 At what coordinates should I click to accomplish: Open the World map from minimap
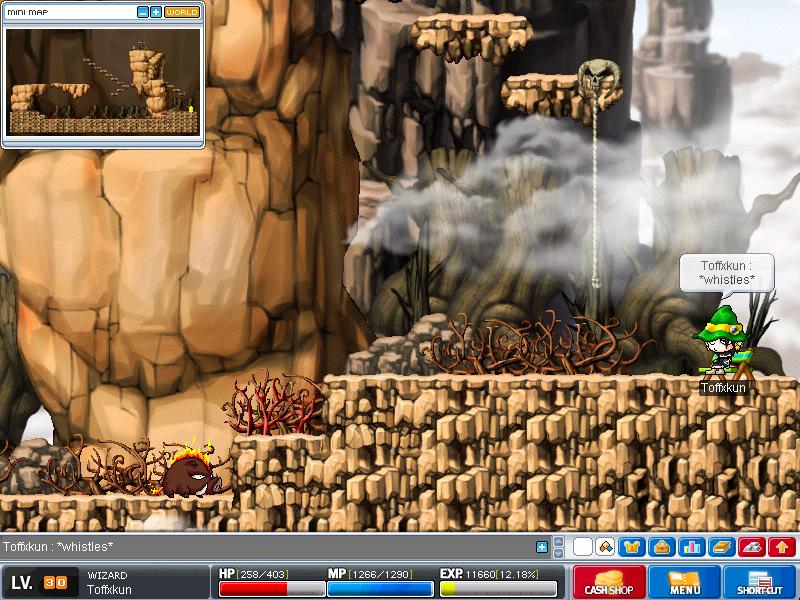(x=181, y=12)
